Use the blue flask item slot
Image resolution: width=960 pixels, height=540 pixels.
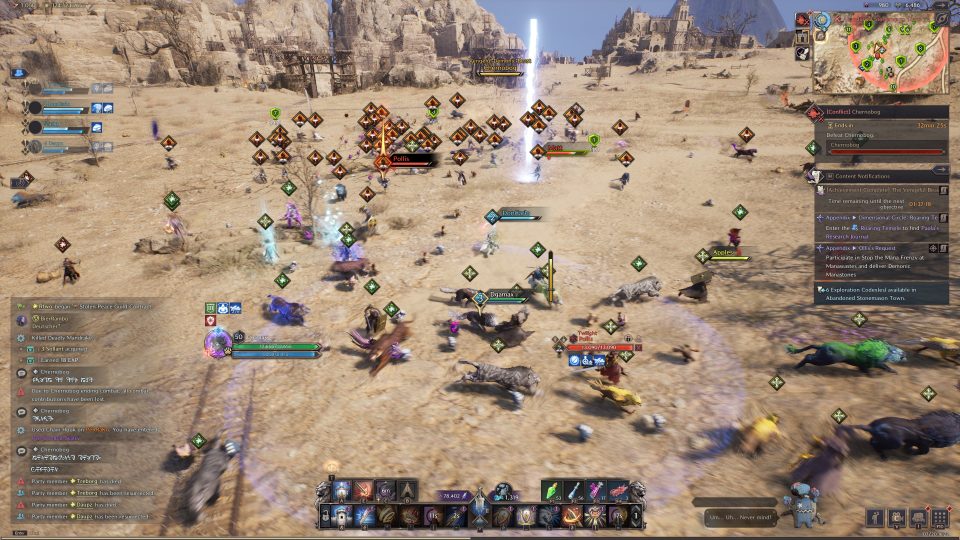(577, 490)
